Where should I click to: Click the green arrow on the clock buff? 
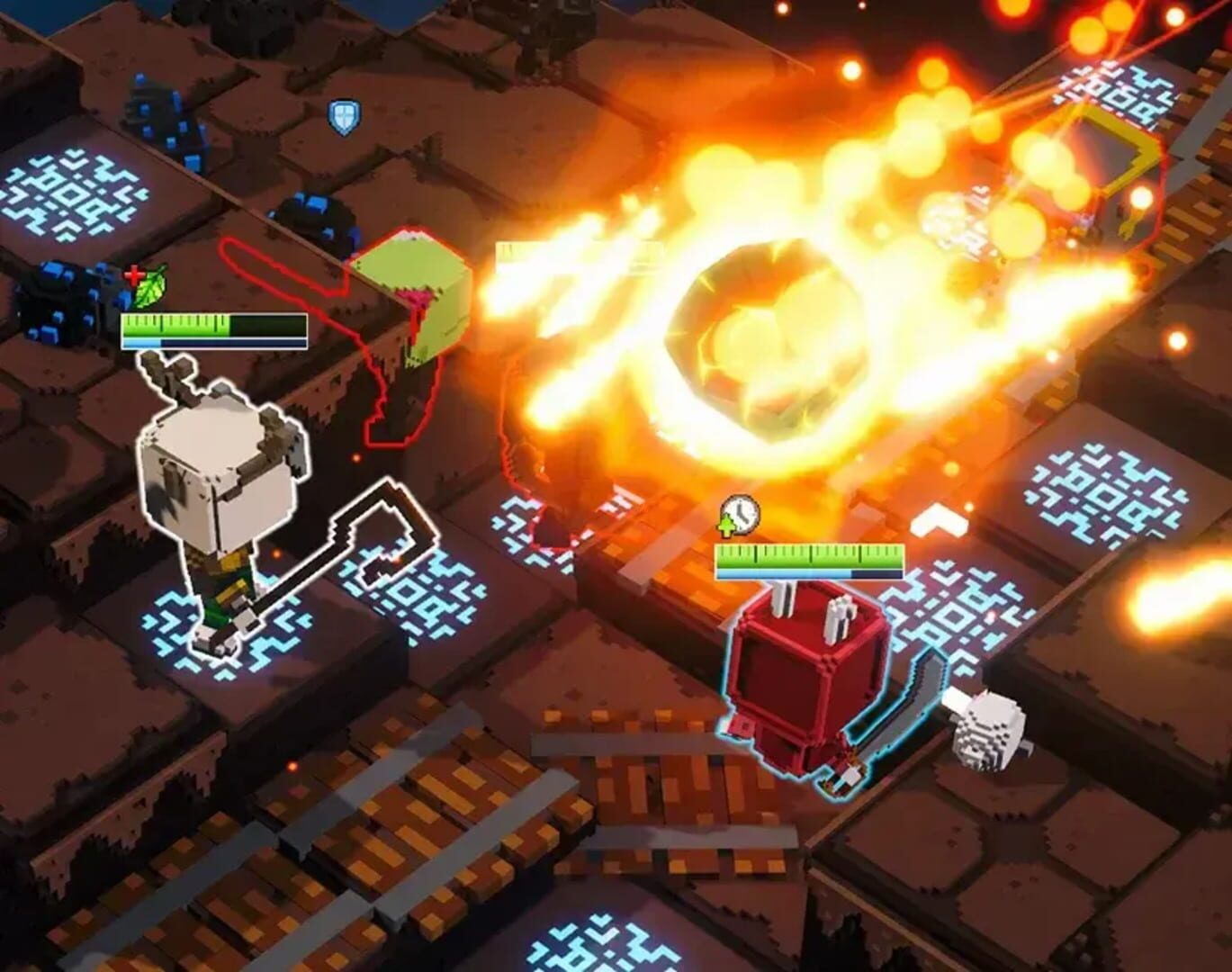(725, 525)
